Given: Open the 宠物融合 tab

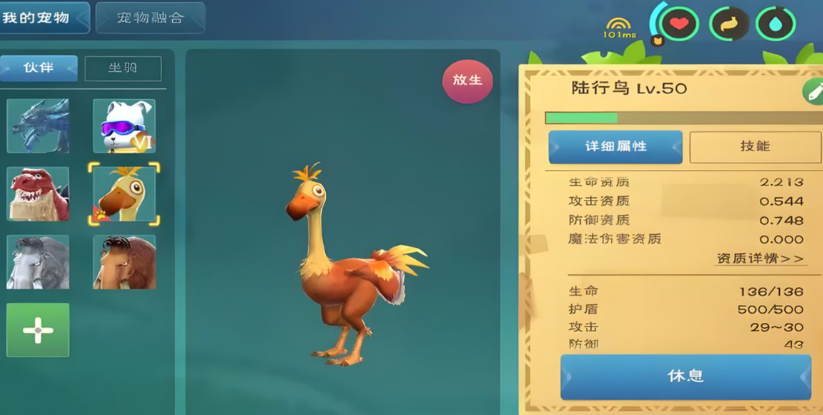Looking at the screenshot, I should pos(150,17).
